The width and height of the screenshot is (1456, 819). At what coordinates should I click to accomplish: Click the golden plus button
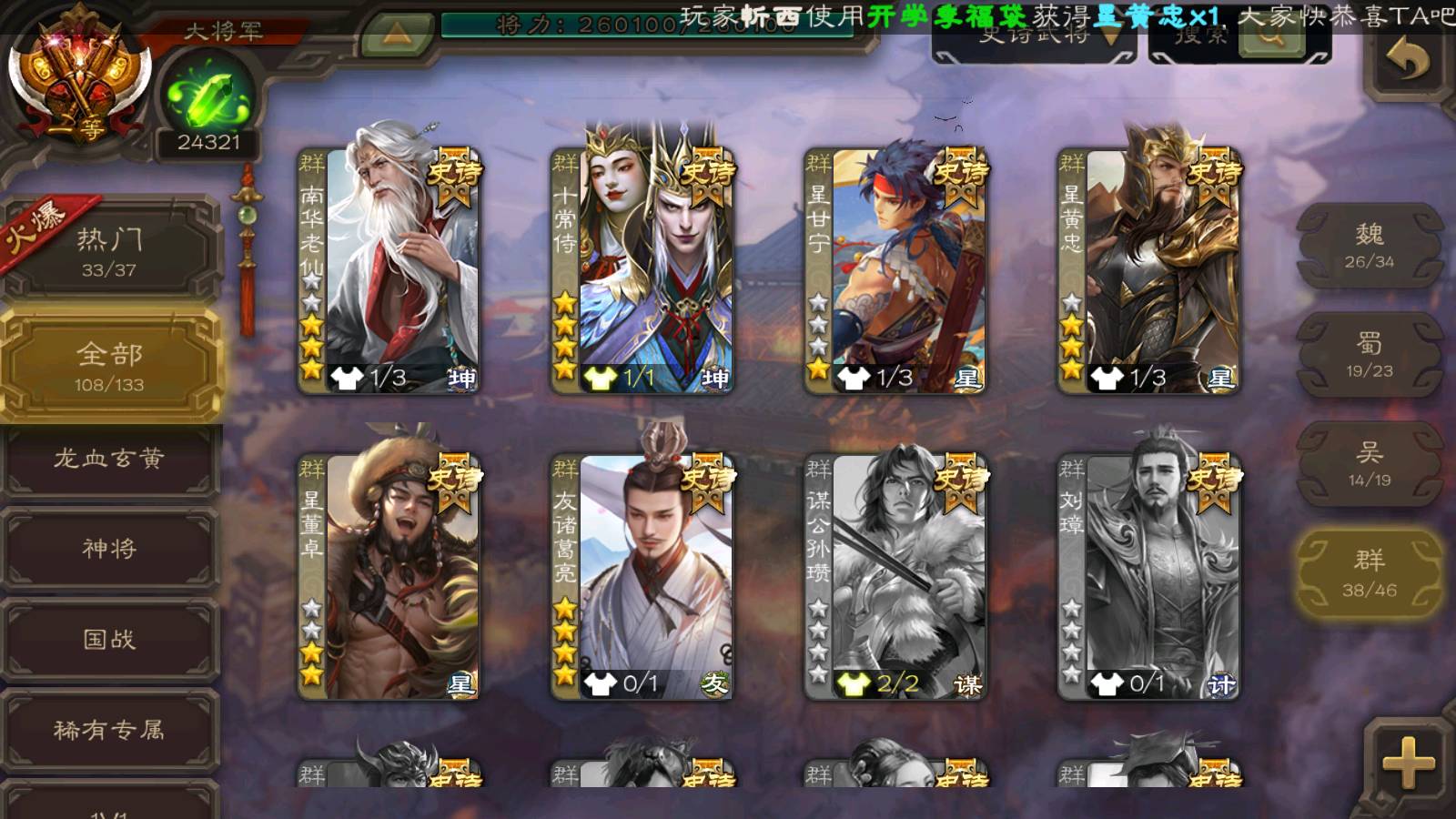[1408, 762]
